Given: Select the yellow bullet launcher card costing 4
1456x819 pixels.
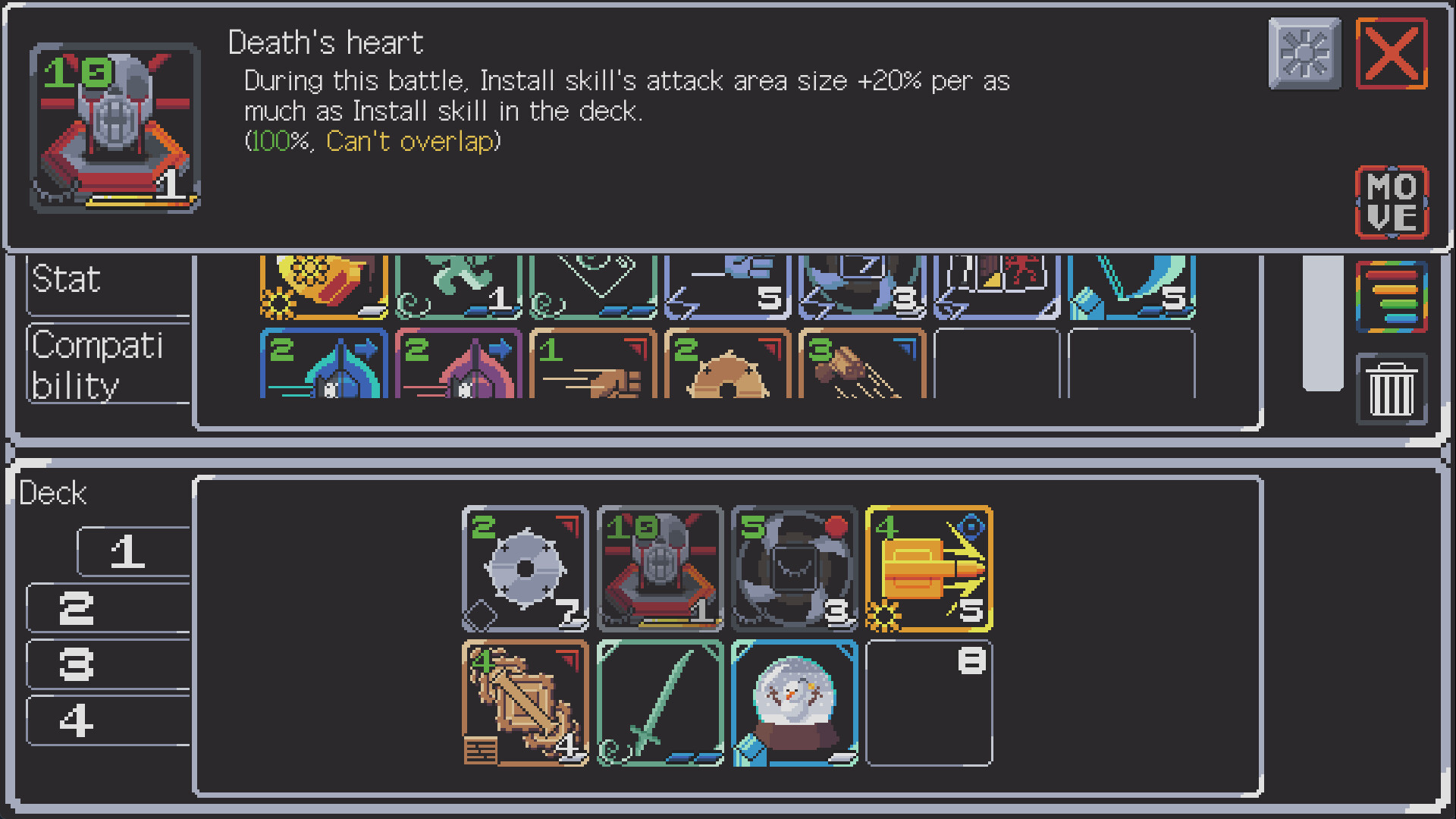Looking at the screenshot, I should (x=928, y=569).
